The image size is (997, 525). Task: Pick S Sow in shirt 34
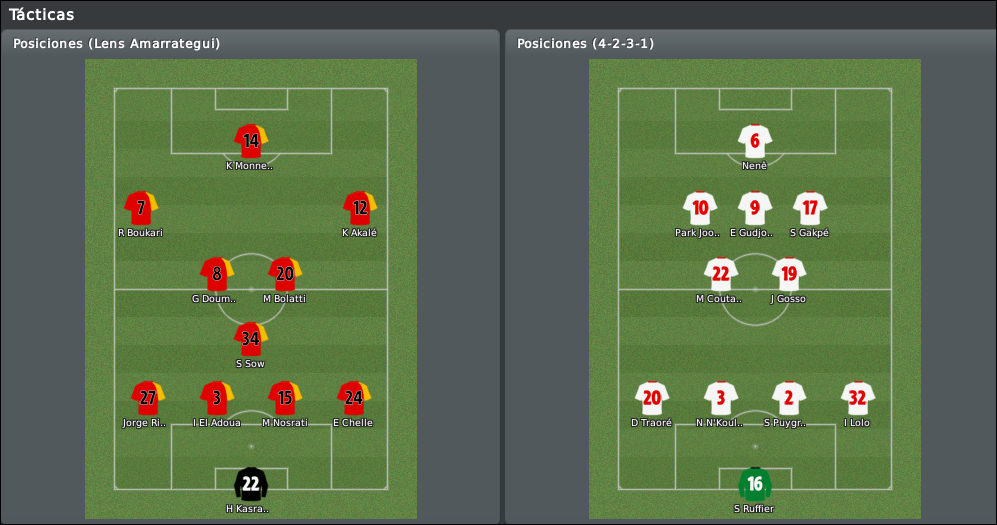pyautogui.click(x=251, y=339)
